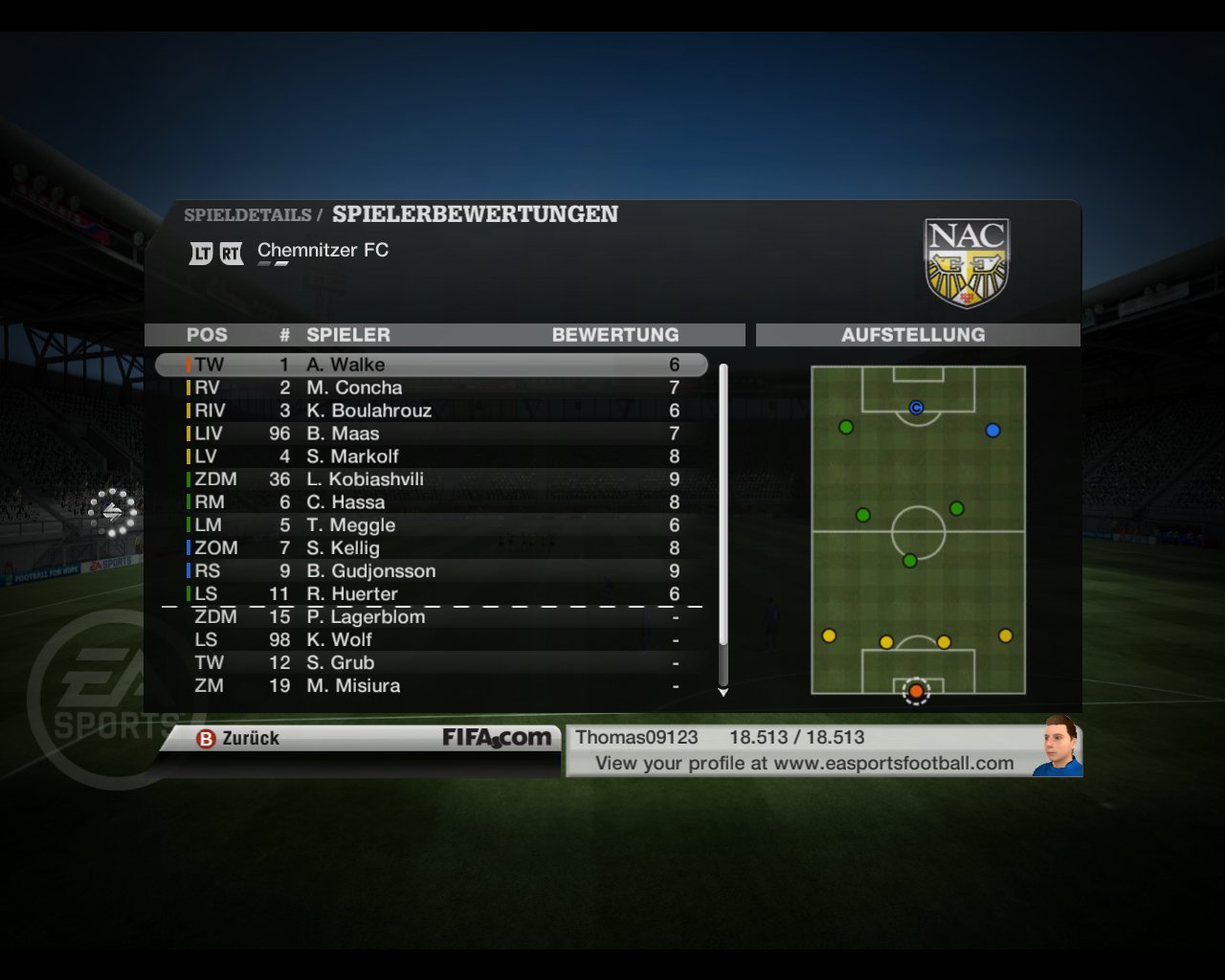This screenshot has height=980, width=1225.
Task: Pick B. Maas from the list
Action: [x=431, y=434]
